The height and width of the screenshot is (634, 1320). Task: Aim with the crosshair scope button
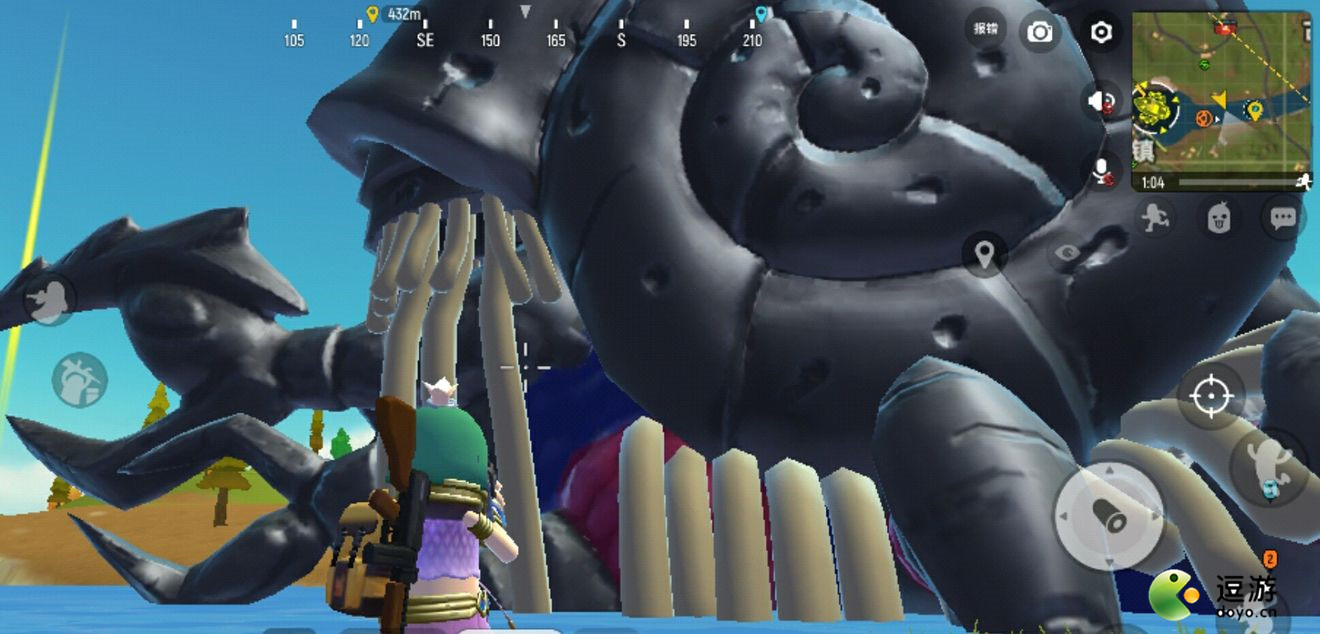coord(1210,397)
